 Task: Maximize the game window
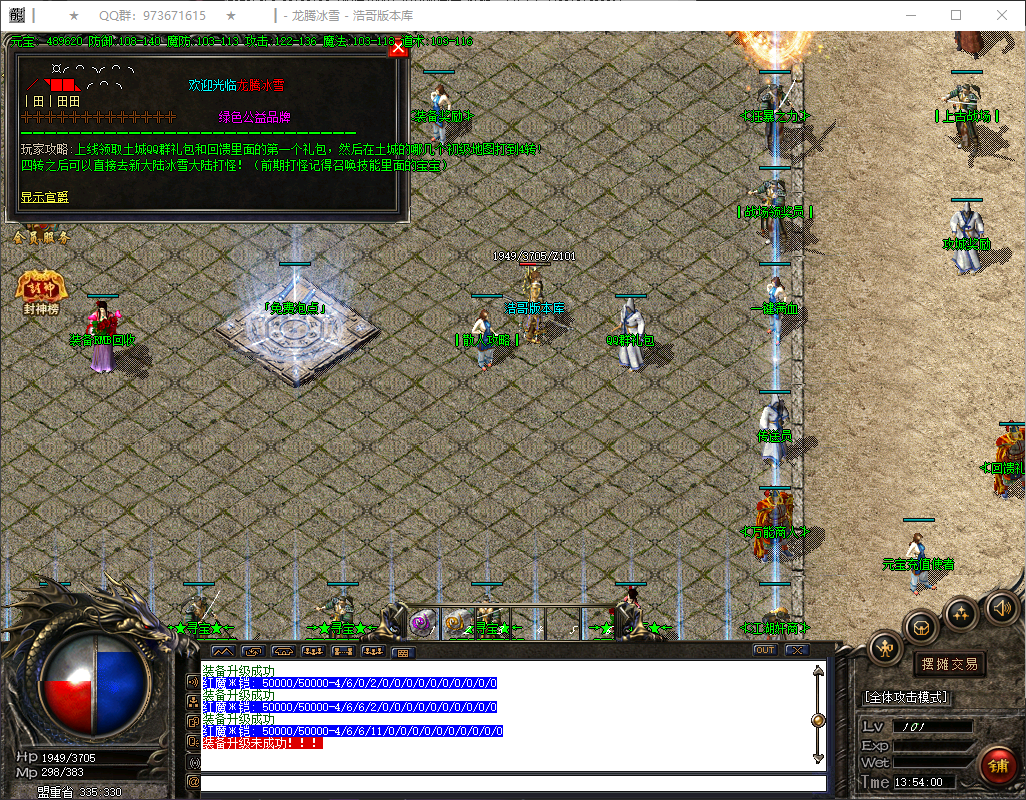point(956,16)
